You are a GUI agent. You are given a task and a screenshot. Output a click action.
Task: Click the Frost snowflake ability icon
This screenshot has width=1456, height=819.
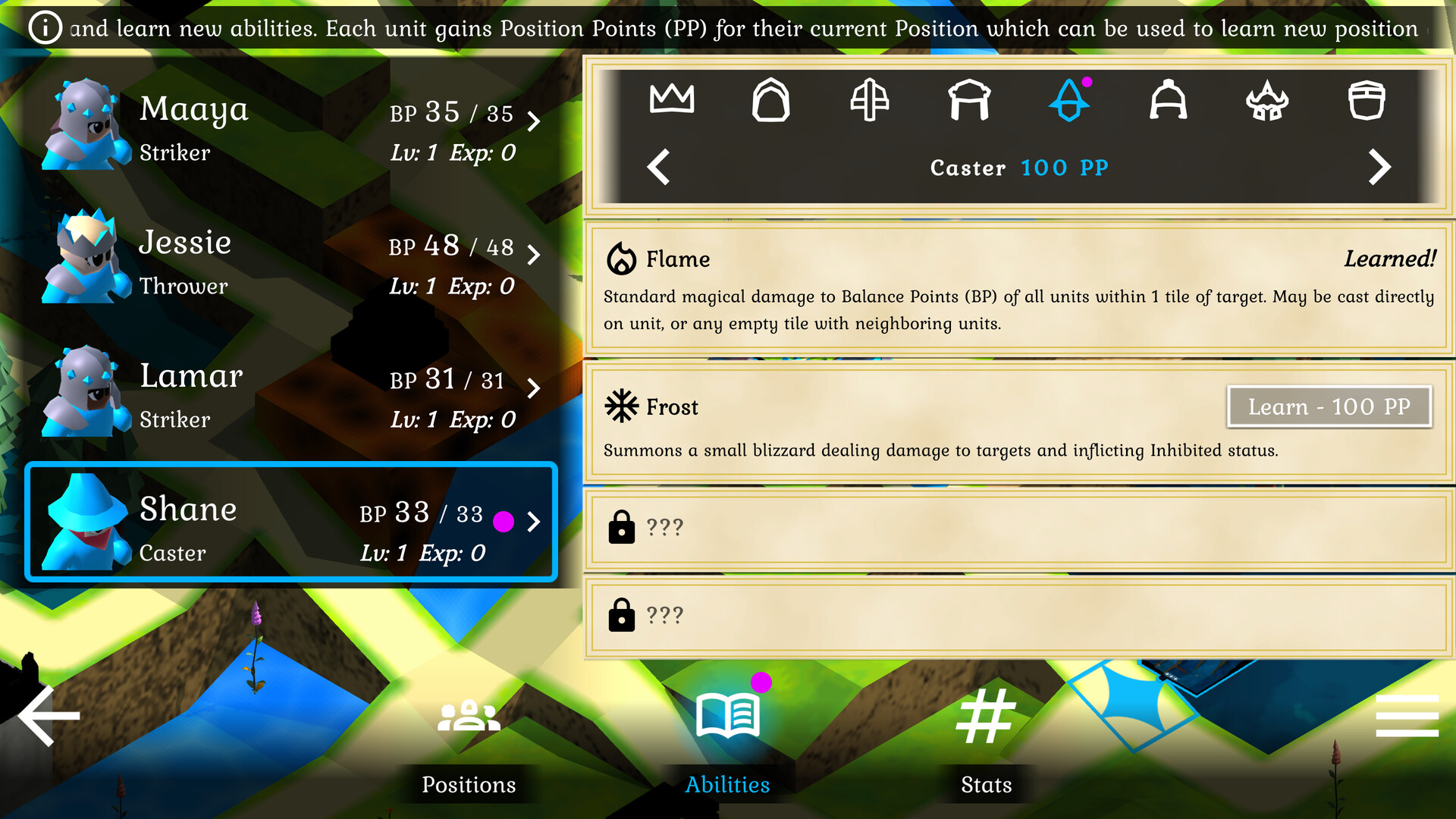(x=620, y=406)
